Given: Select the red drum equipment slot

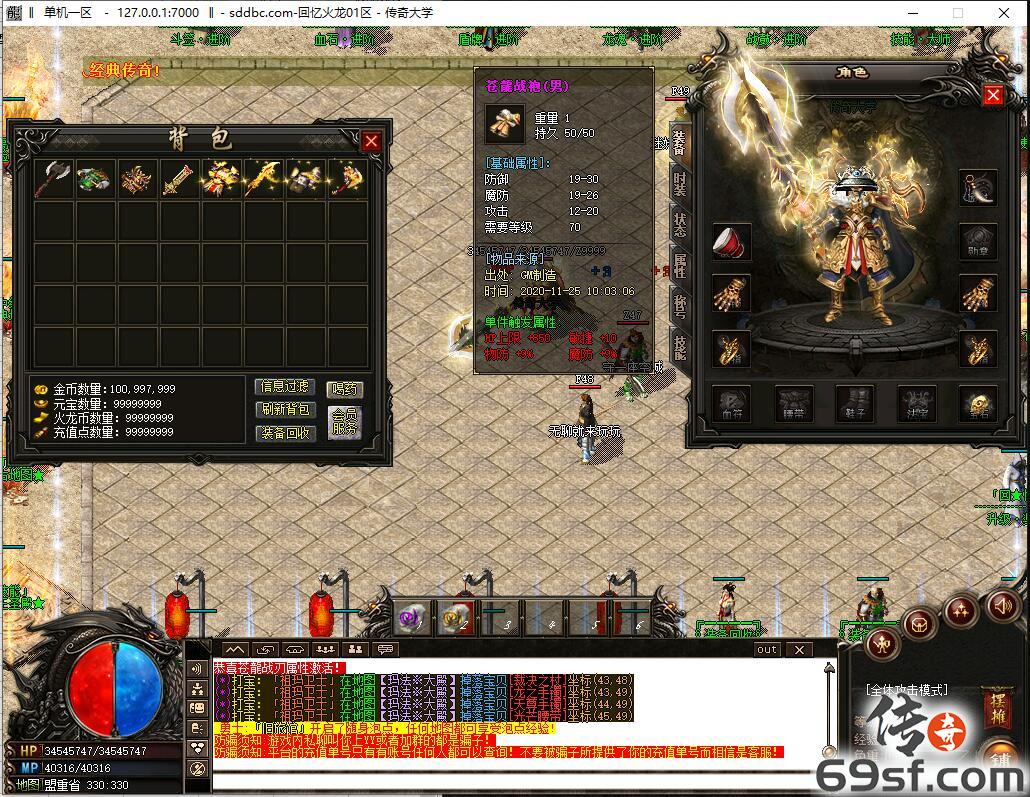Looking at the screenshot, I should [731, 241].
